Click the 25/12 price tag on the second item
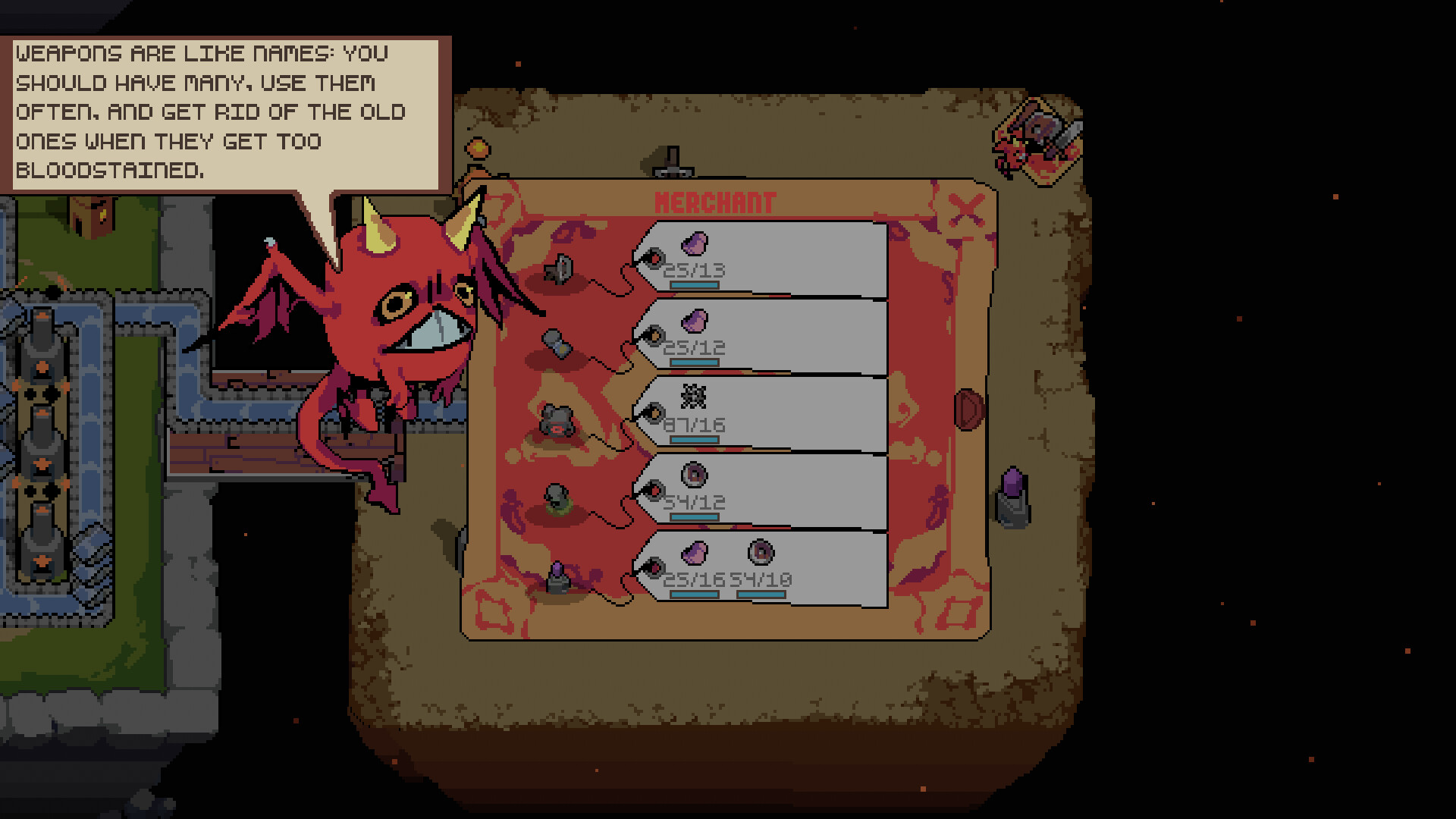 click(694, 347)
